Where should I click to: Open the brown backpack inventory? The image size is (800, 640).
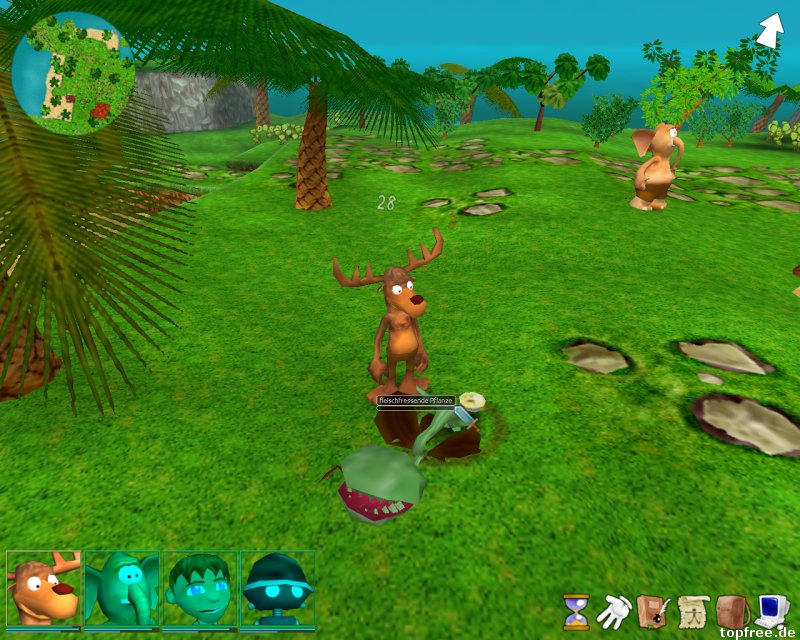click(732, 610)
